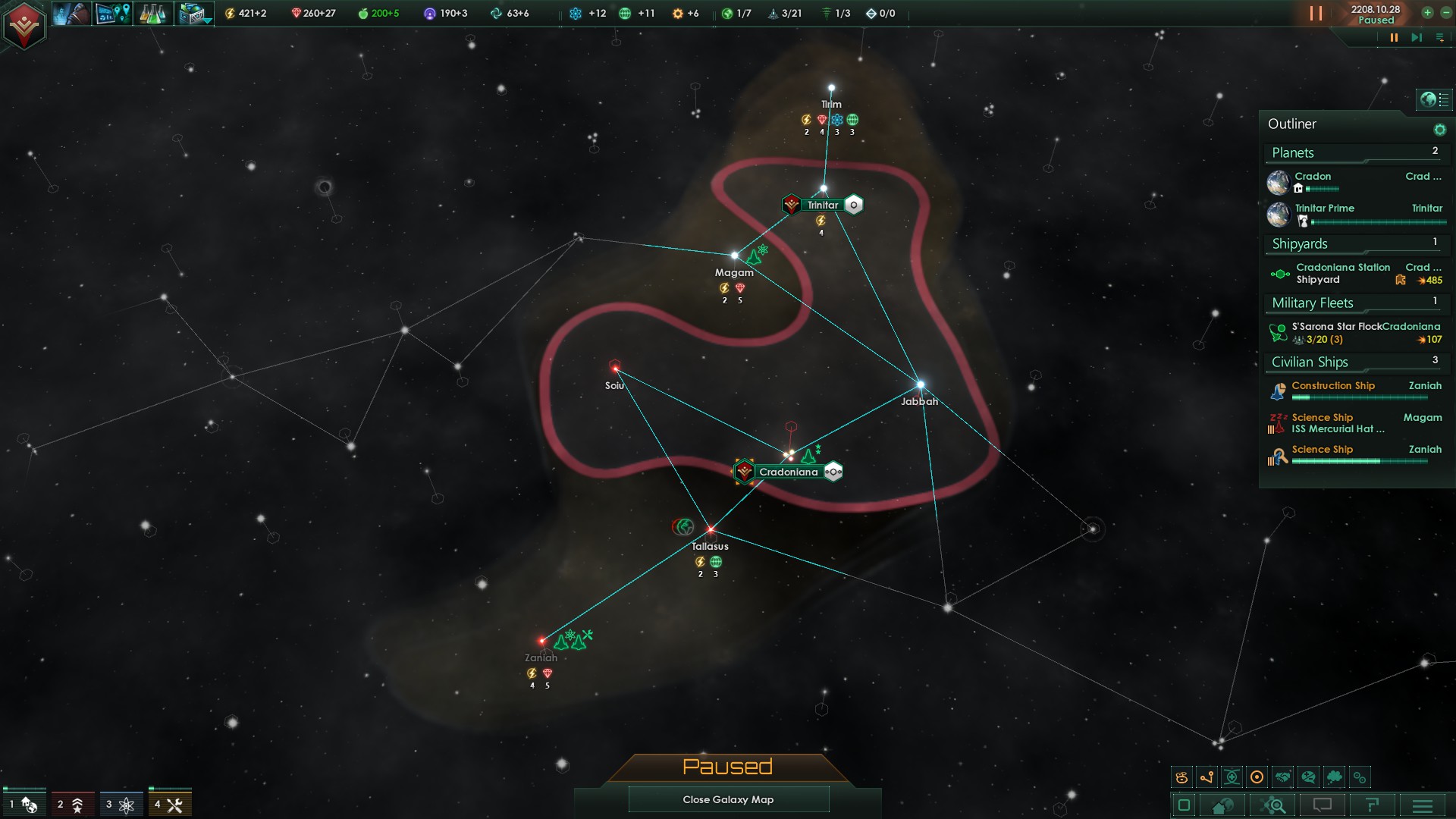The width and height of the screenshot is (1456, 819).
Task: Increase game speed with plus button
Action: pos(1427,13)
